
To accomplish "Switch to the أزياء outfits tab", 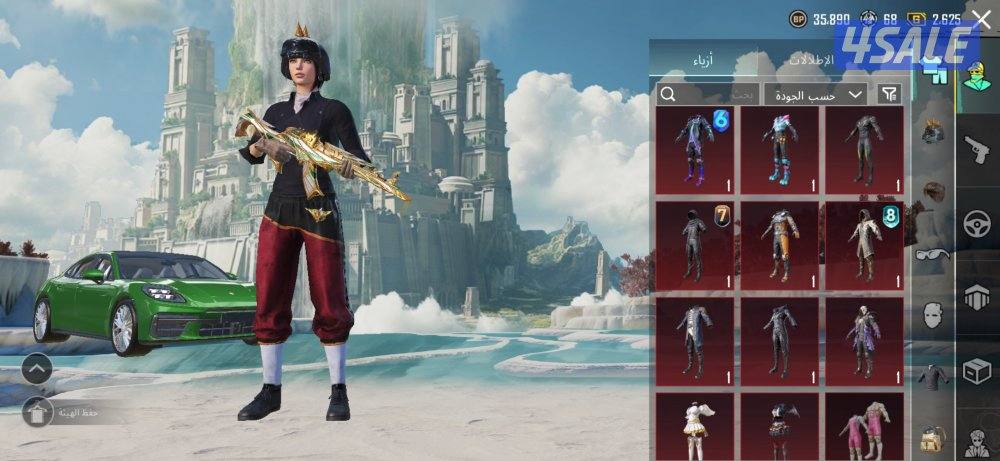I will coord(703,62).
